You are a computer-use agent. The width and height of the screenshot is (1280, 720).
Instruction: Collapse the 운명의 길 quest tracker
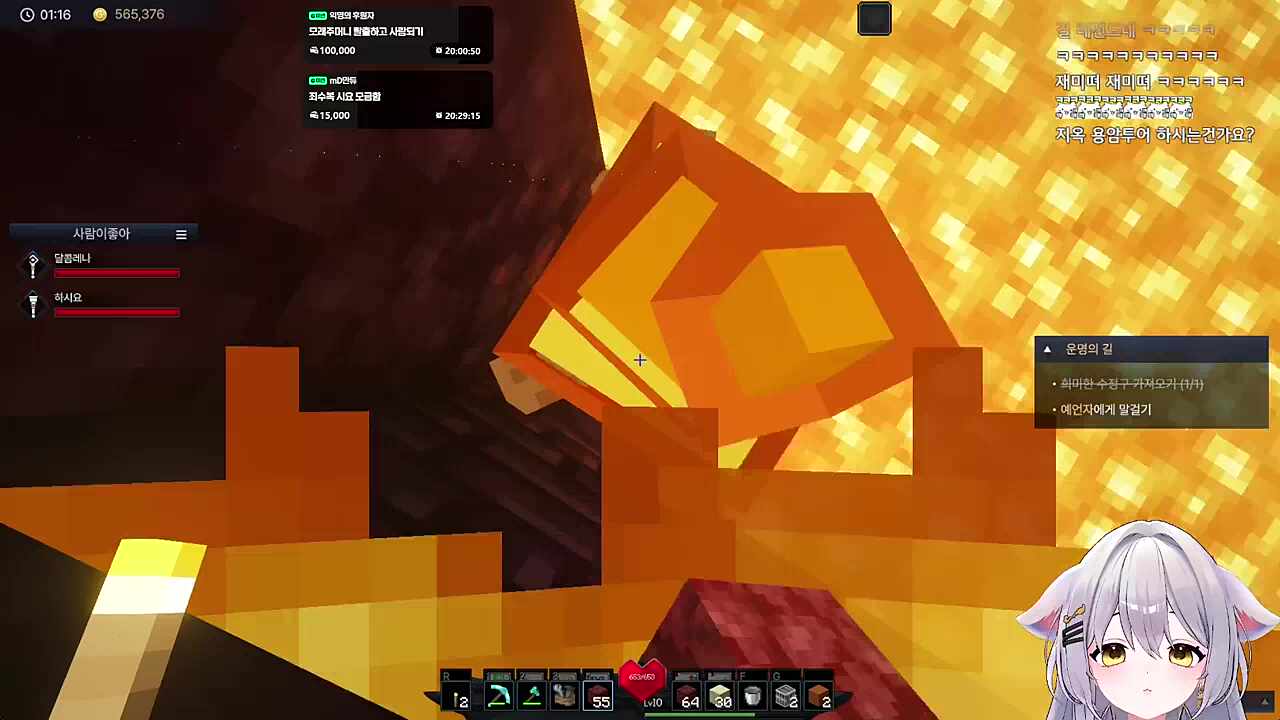pyautogui.click(x=1047, y=349)
